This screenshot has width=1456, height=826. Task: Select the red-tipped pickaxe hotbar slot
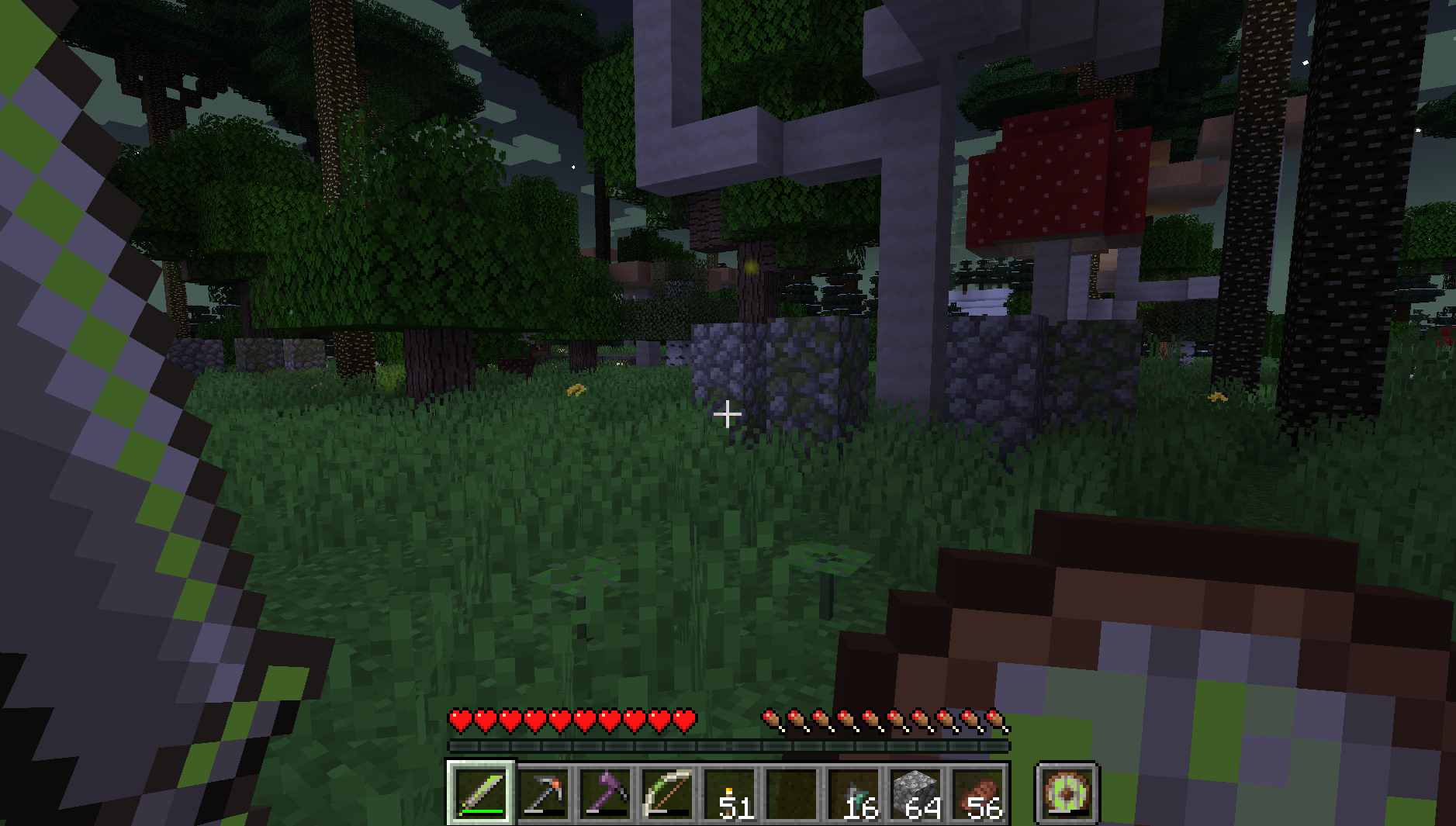coord(543,793)
